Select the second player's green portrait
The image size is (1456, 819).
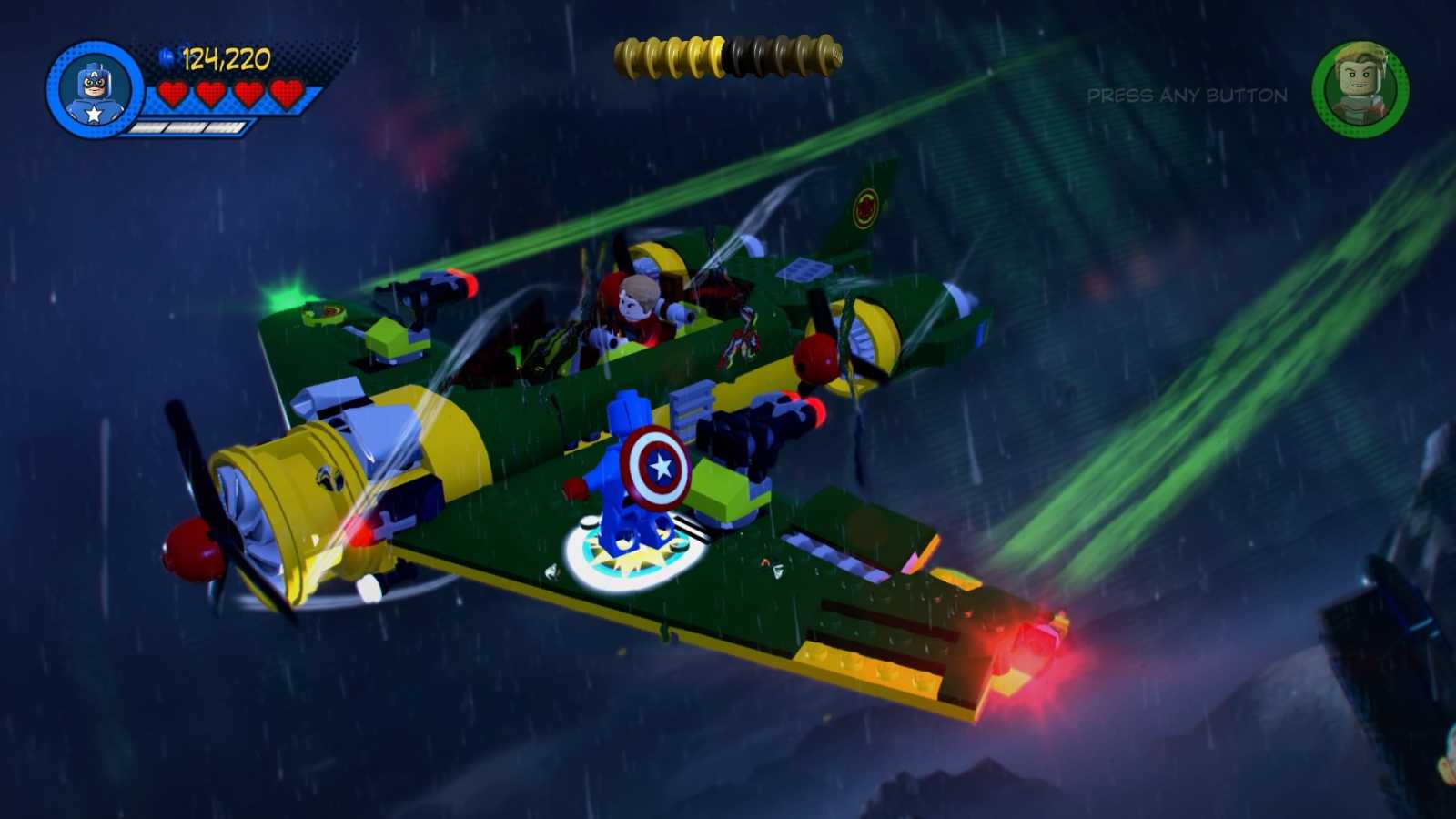(x=1360, y=86)
